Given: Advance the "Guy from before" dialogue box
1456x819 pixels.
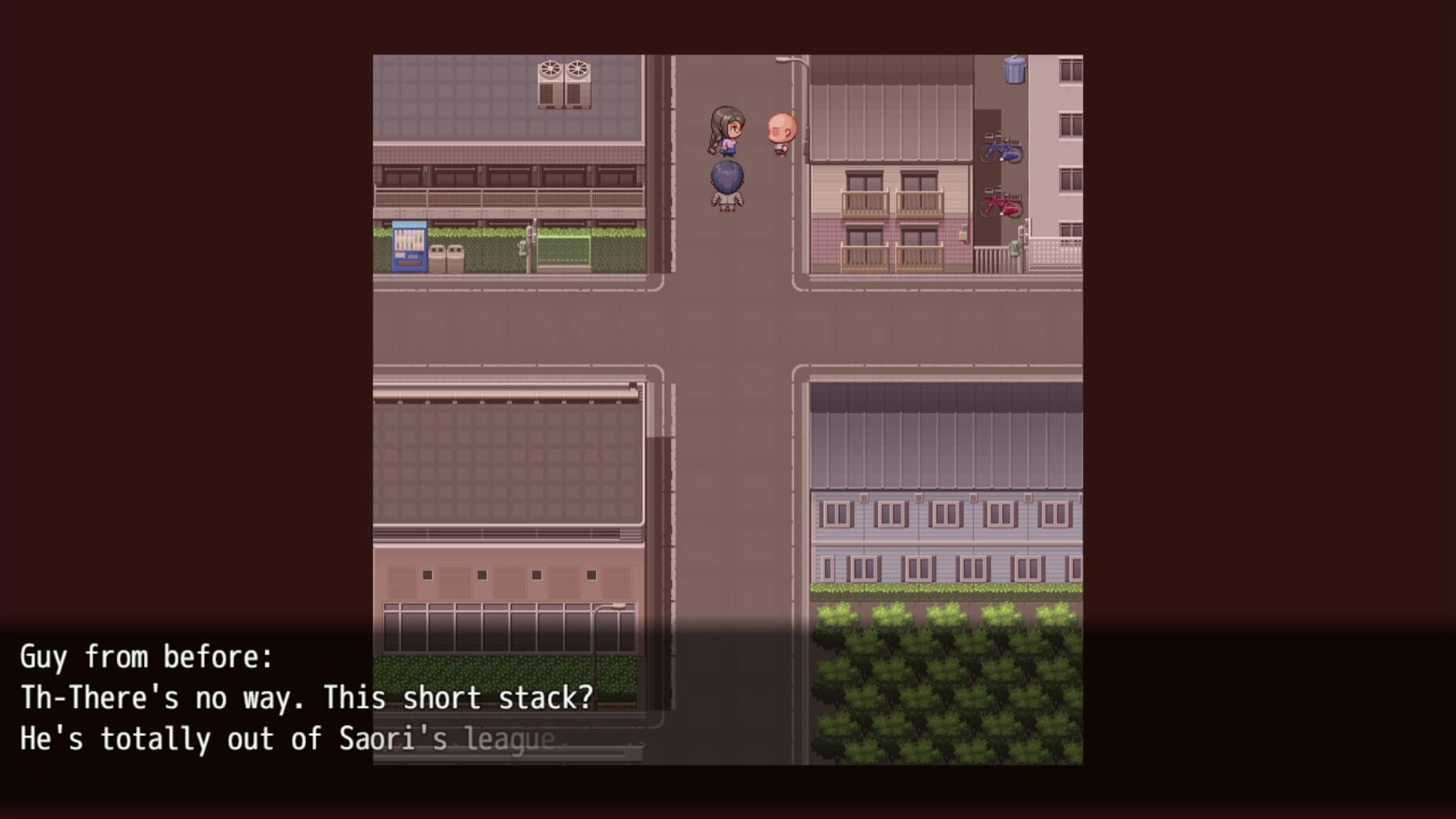Looking at the screenshot, I should [727, 699].
